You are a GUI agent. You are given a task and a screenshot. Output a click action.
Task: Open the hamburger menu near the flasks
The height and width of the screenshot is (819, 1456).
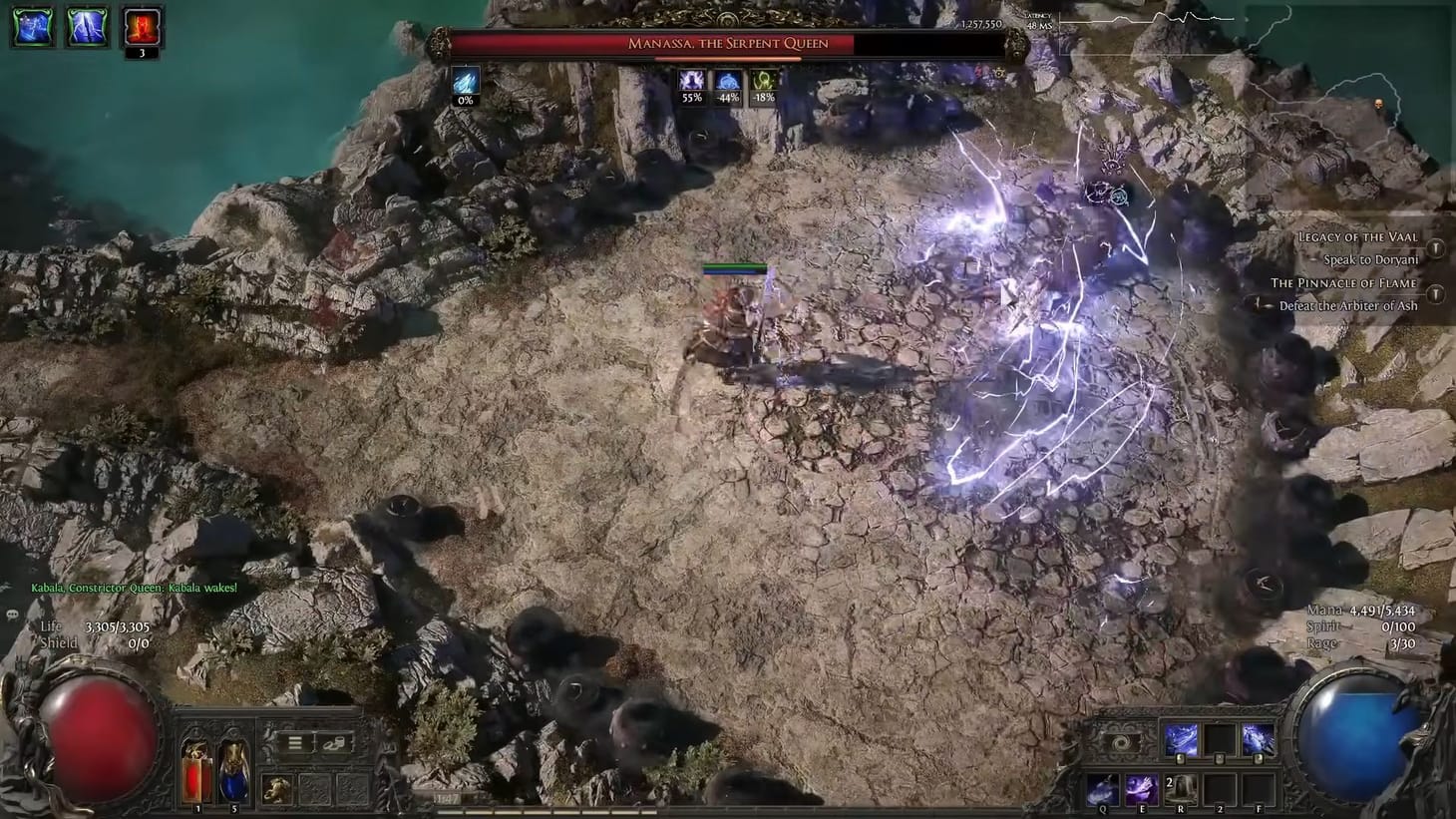pos(294,741)
